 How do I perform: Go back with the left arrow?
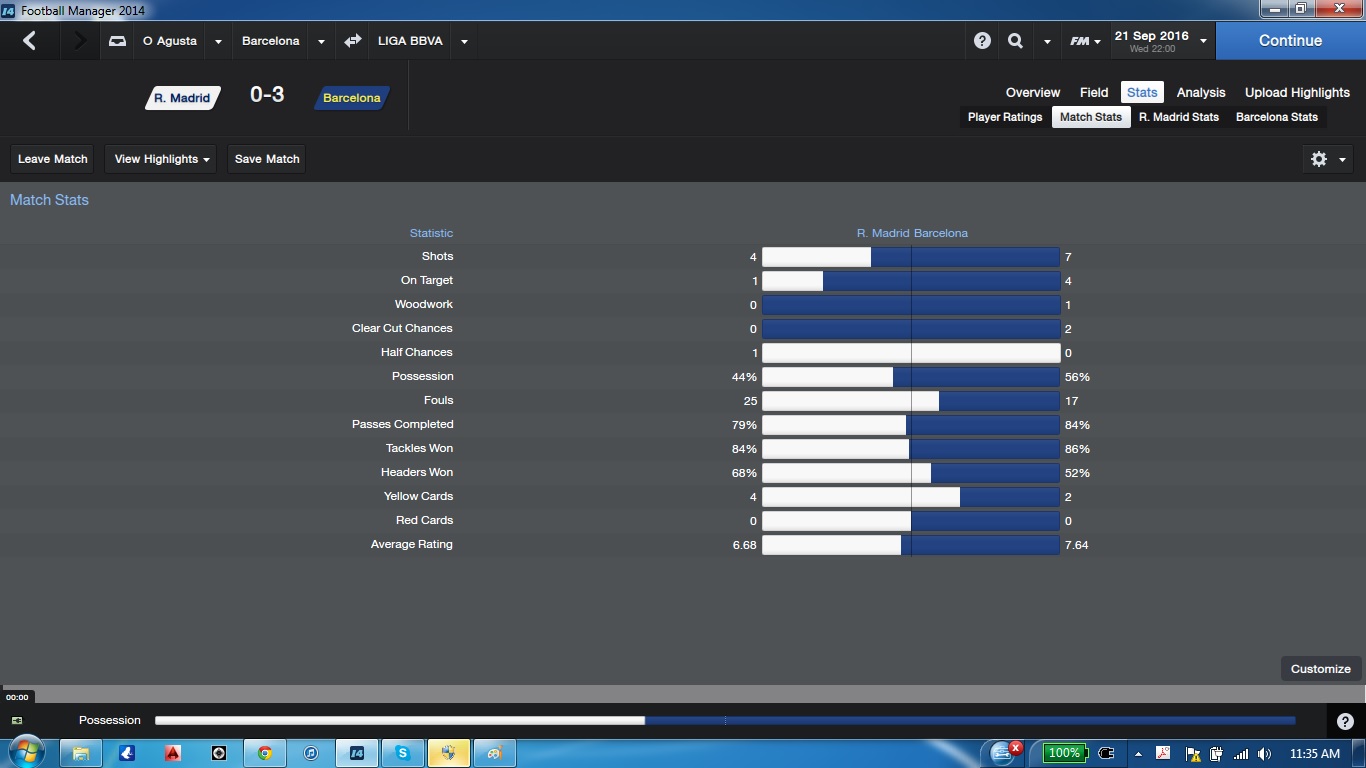(29, 41)
